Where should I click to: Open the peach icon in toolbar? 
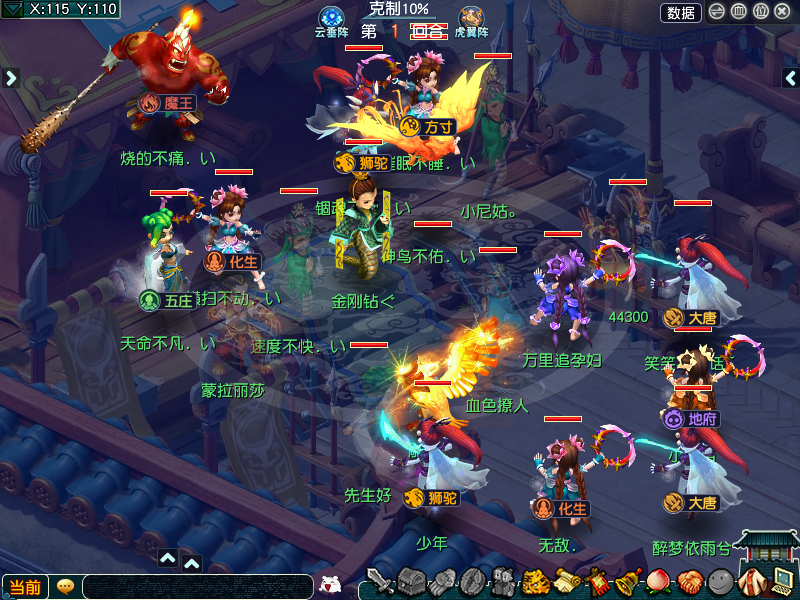click(657, 581)
